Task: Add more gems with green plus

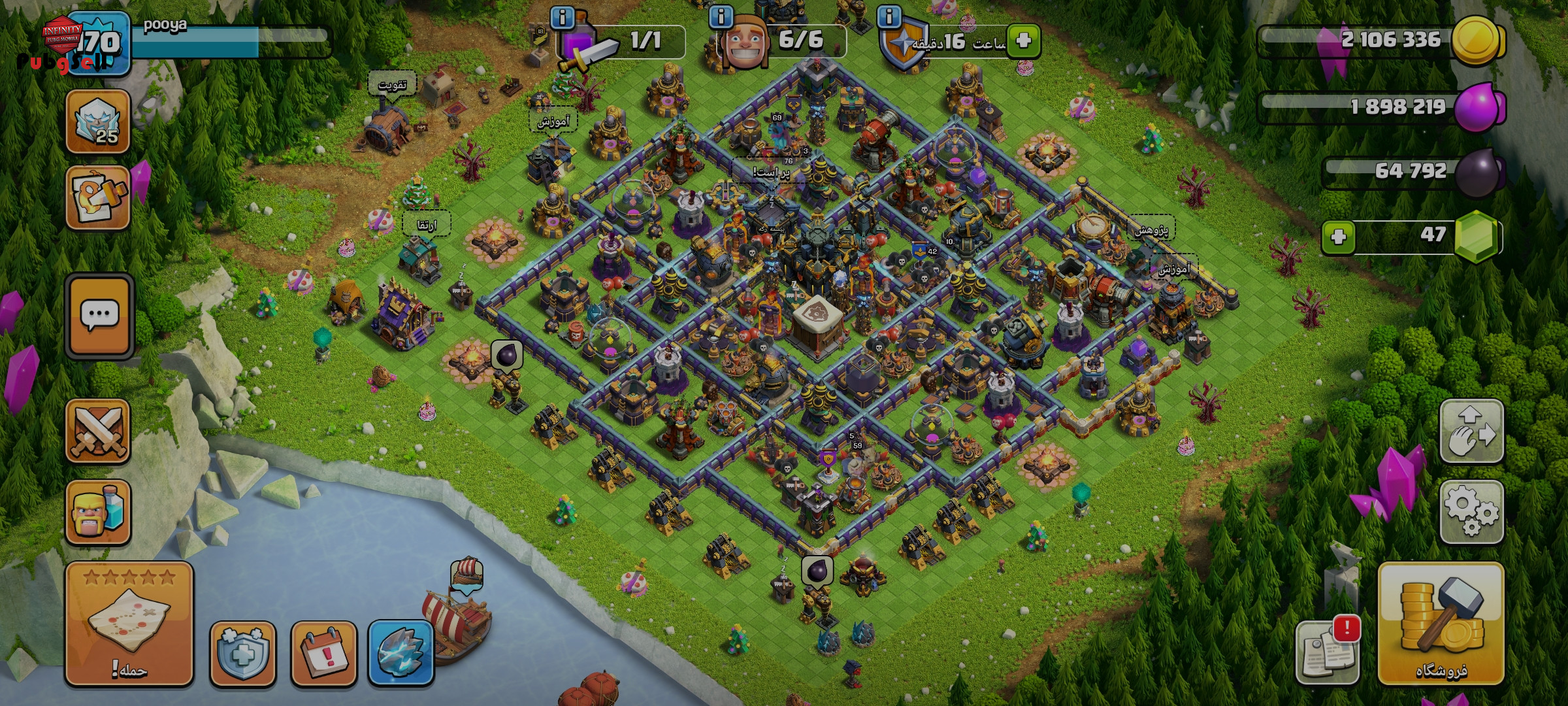Action: [1338, 237]
